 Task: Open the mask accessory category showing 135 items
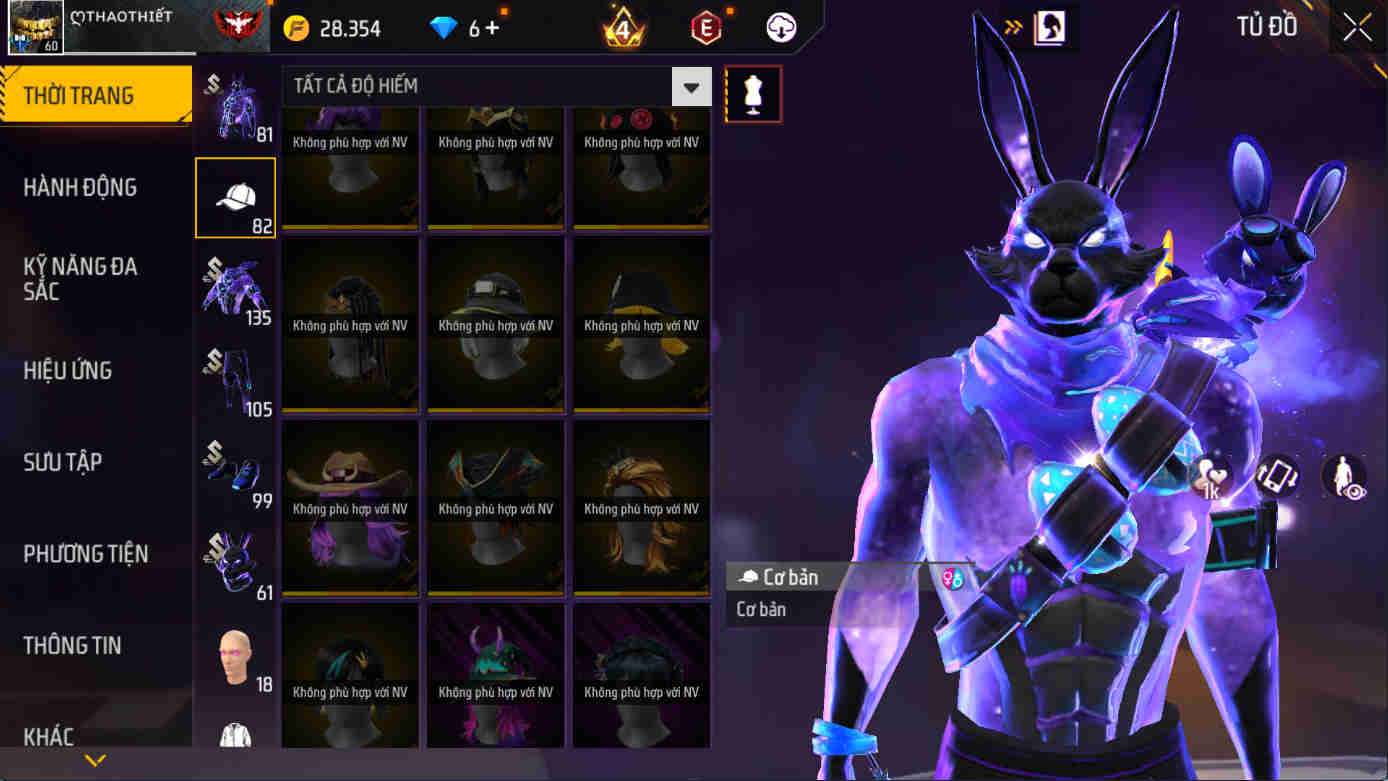[x=234, y=290]
